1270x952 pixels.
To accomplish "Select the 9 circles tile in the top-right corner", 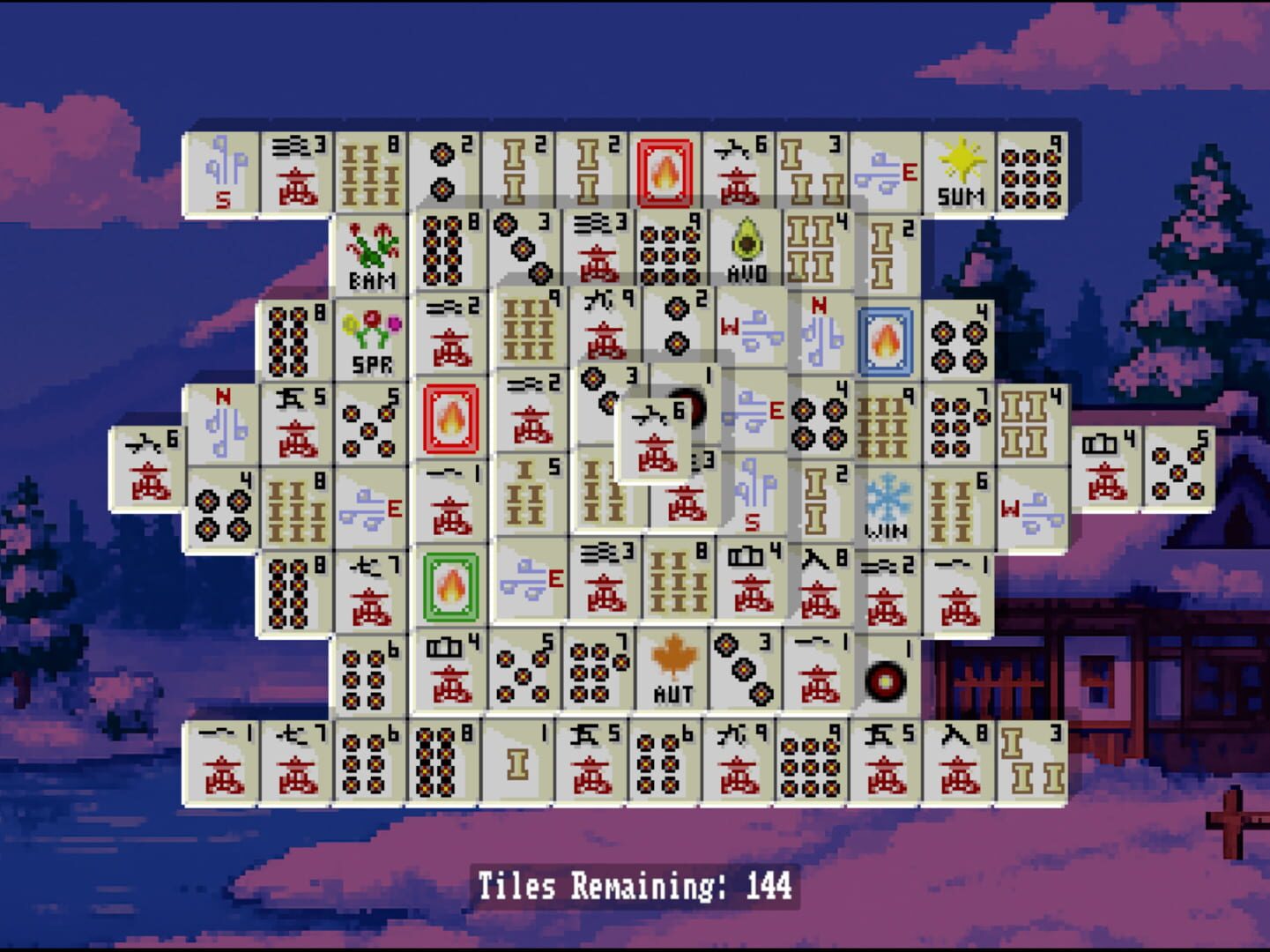I will point(1033,169).
